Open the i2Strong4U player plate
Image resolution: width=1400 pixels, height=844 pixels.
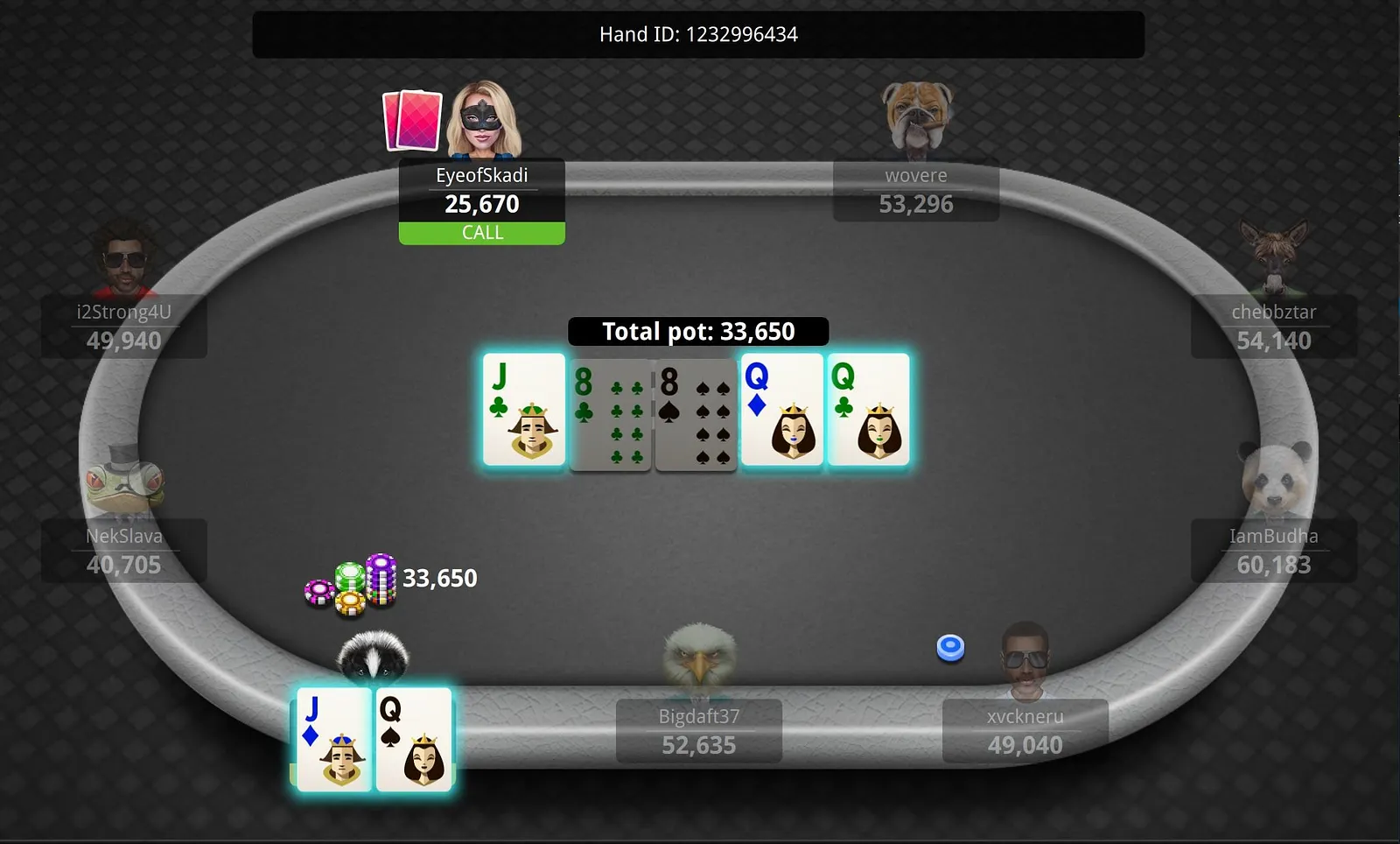124,327
